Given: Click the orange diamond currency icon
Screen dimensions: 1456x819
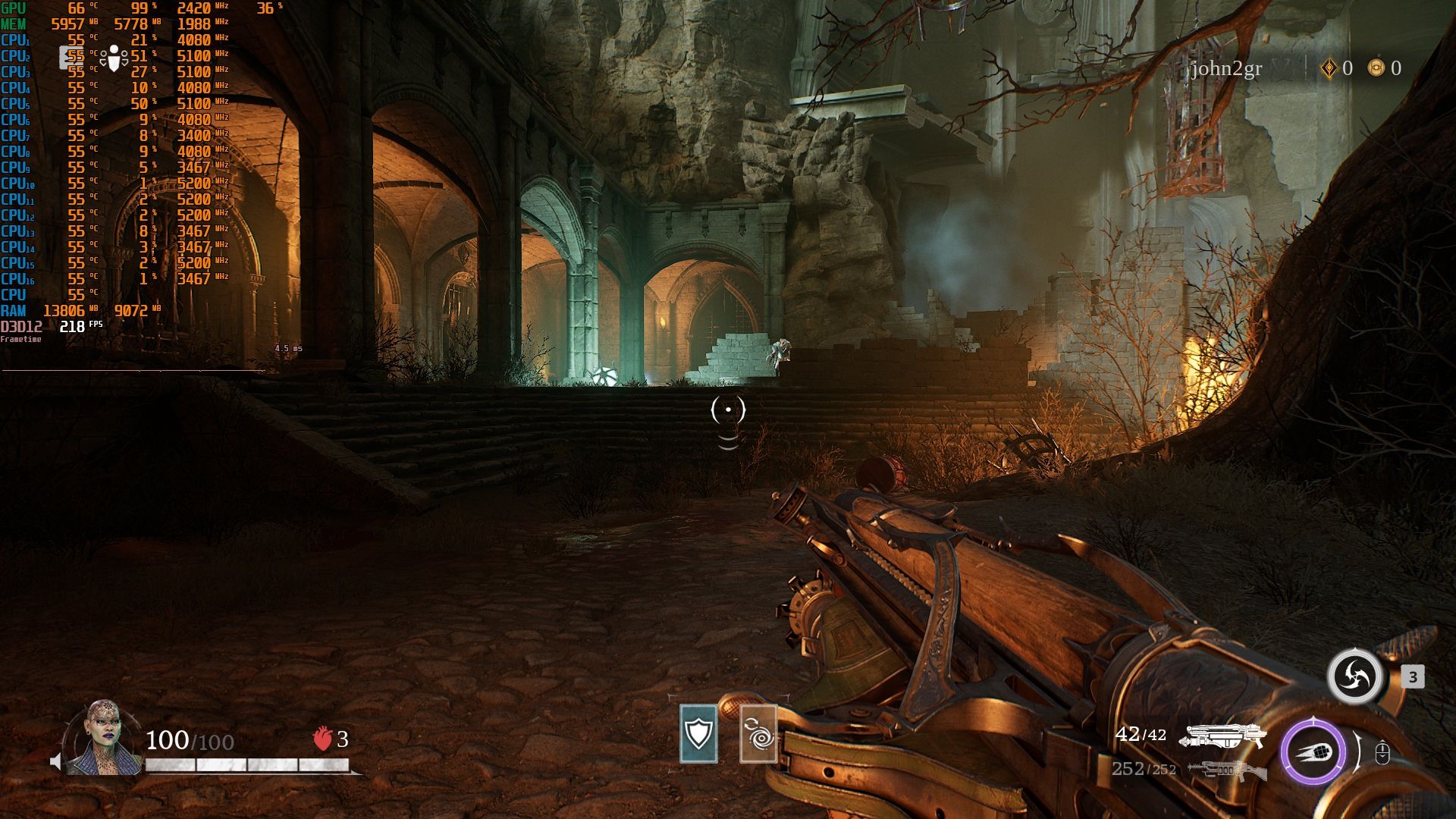Looking at the screenshot, I should 1329,69.
